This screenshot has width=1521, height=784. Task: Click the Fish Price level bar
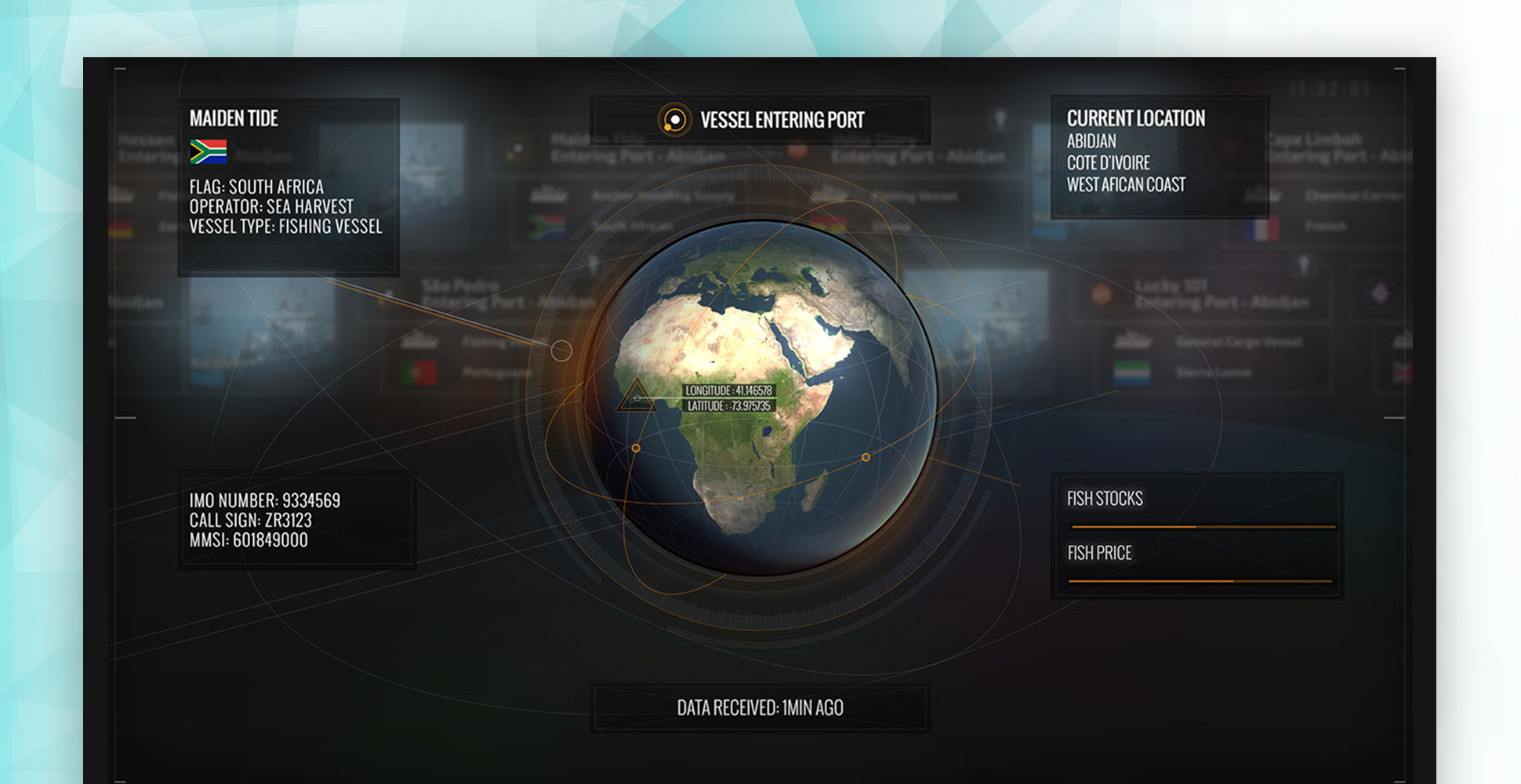[1200, 581]
